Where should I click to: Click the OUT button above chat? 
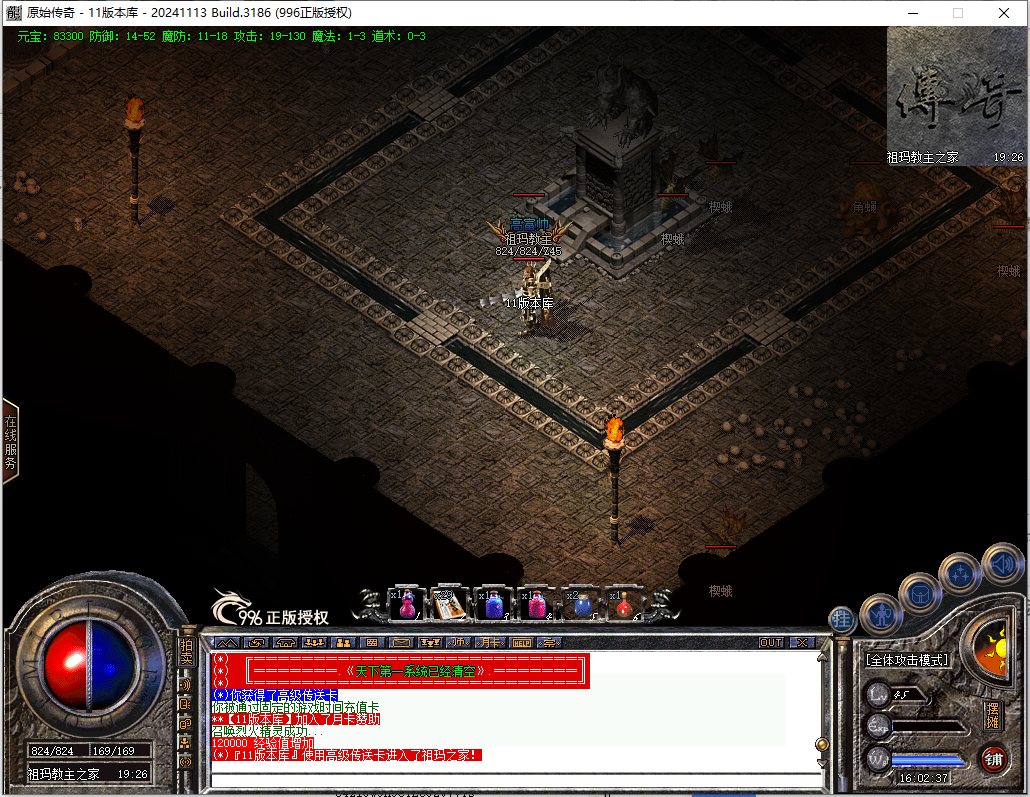[x=771, y=642]
